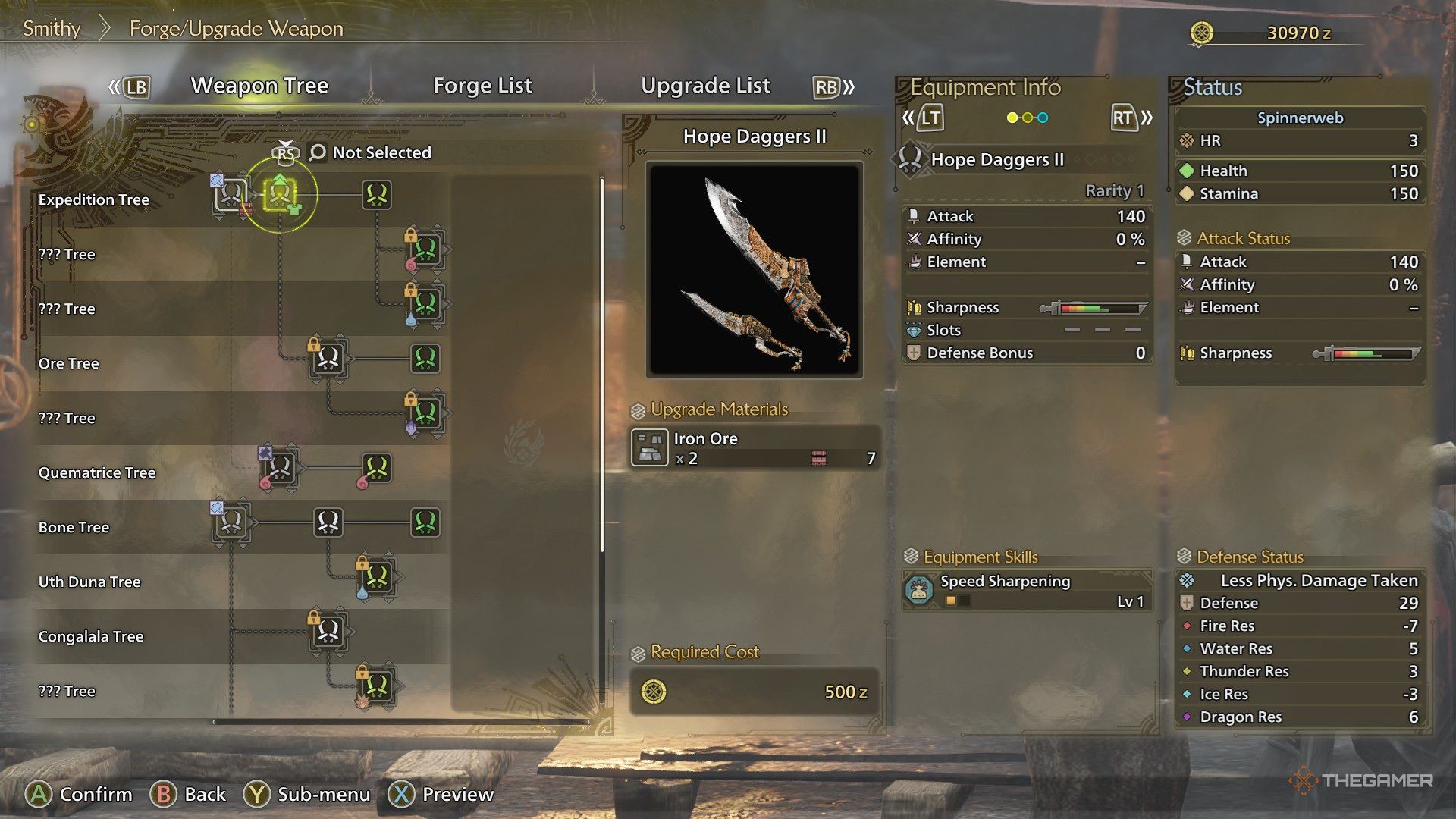Switch to the Upgrade List tab
This screenshot has height=819, width=1456.
[x=705, y=86]
